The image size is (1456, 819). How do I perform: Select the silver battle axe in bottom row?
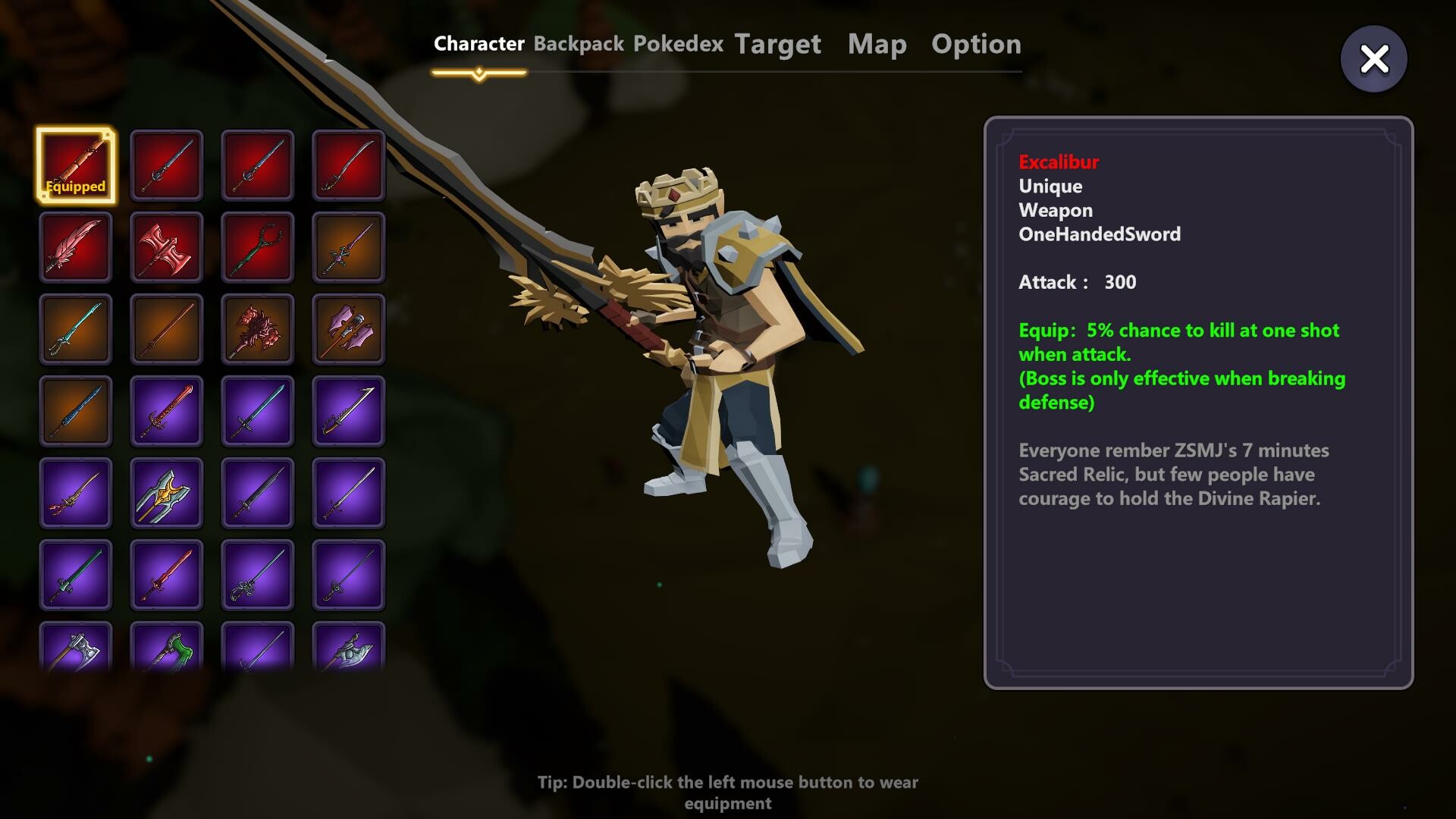76,652
